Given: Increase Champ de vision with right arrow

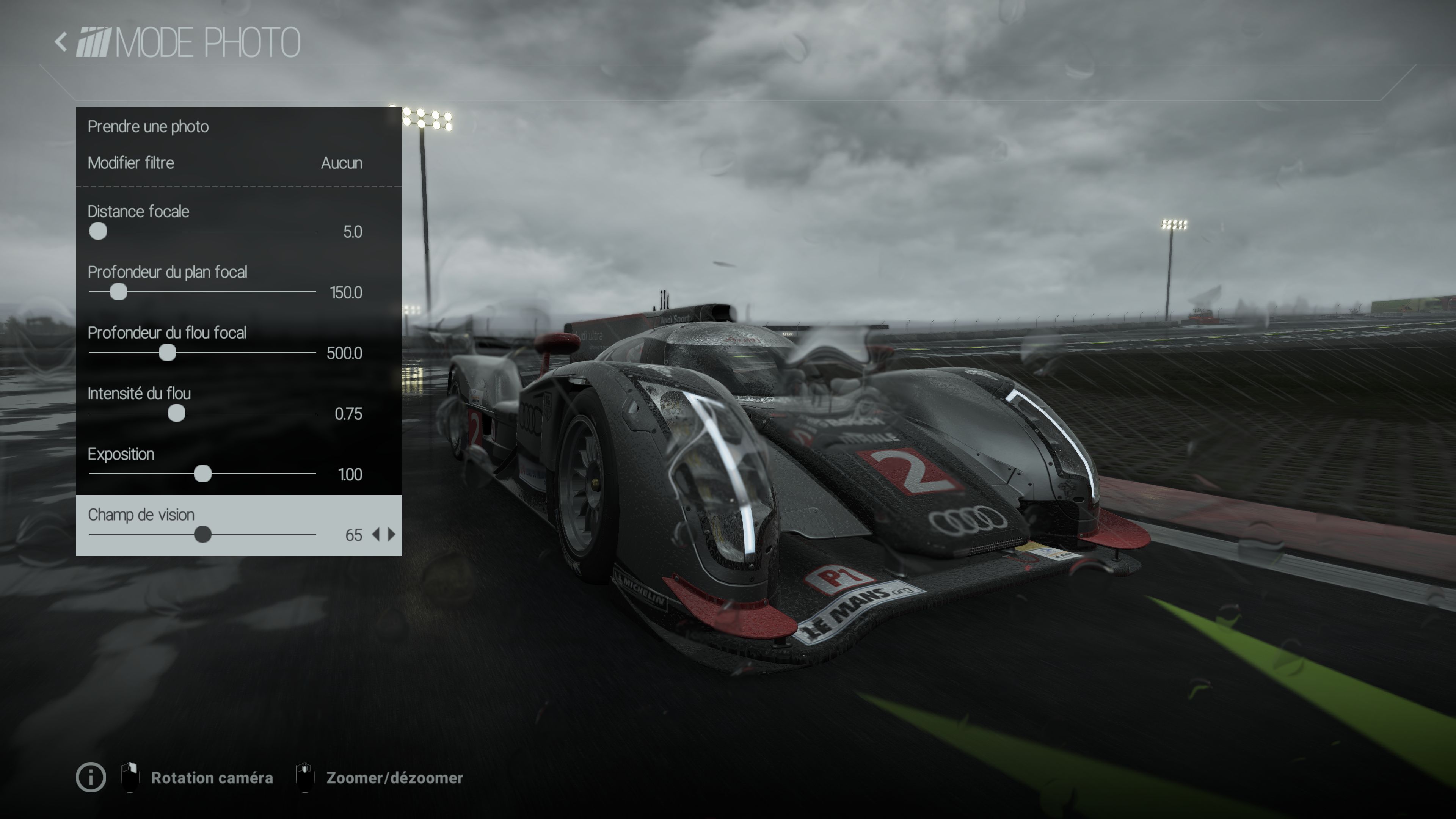Looking at the screenshot, I should point(392,535).
